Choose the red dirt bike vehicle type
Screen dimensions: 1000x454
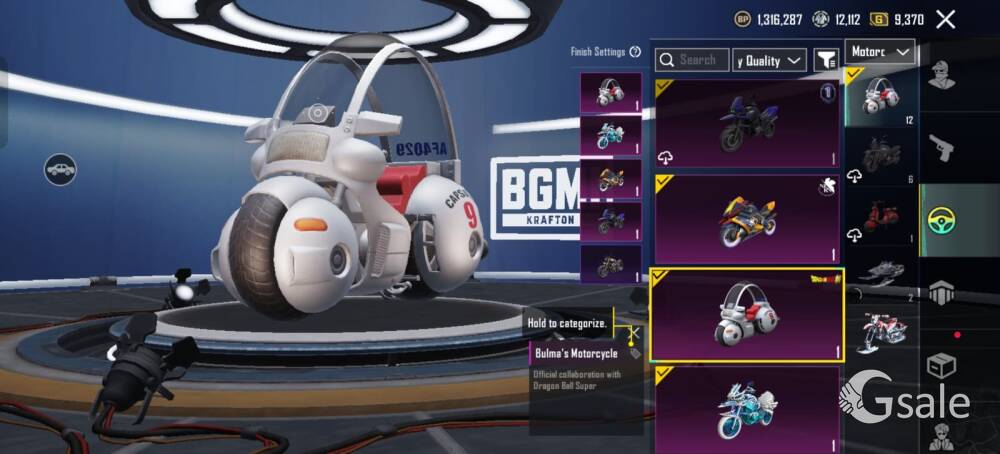(881, 330)
